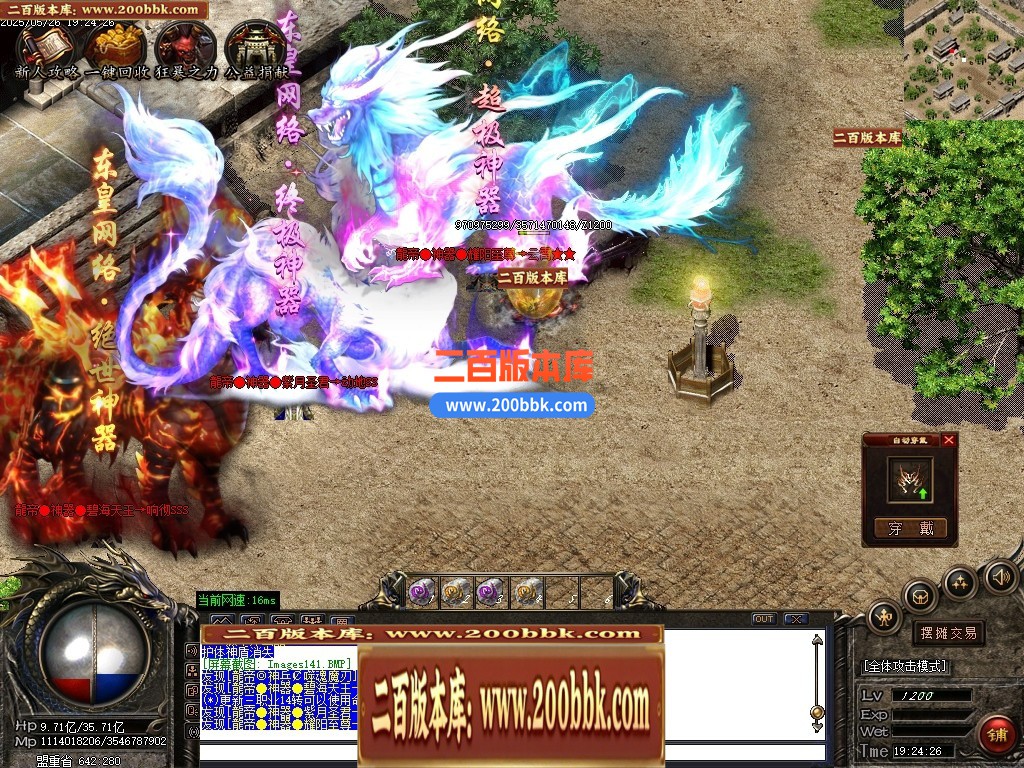Open the skills button with three stars
1024x768 pixels.
(x=960, y=582)
